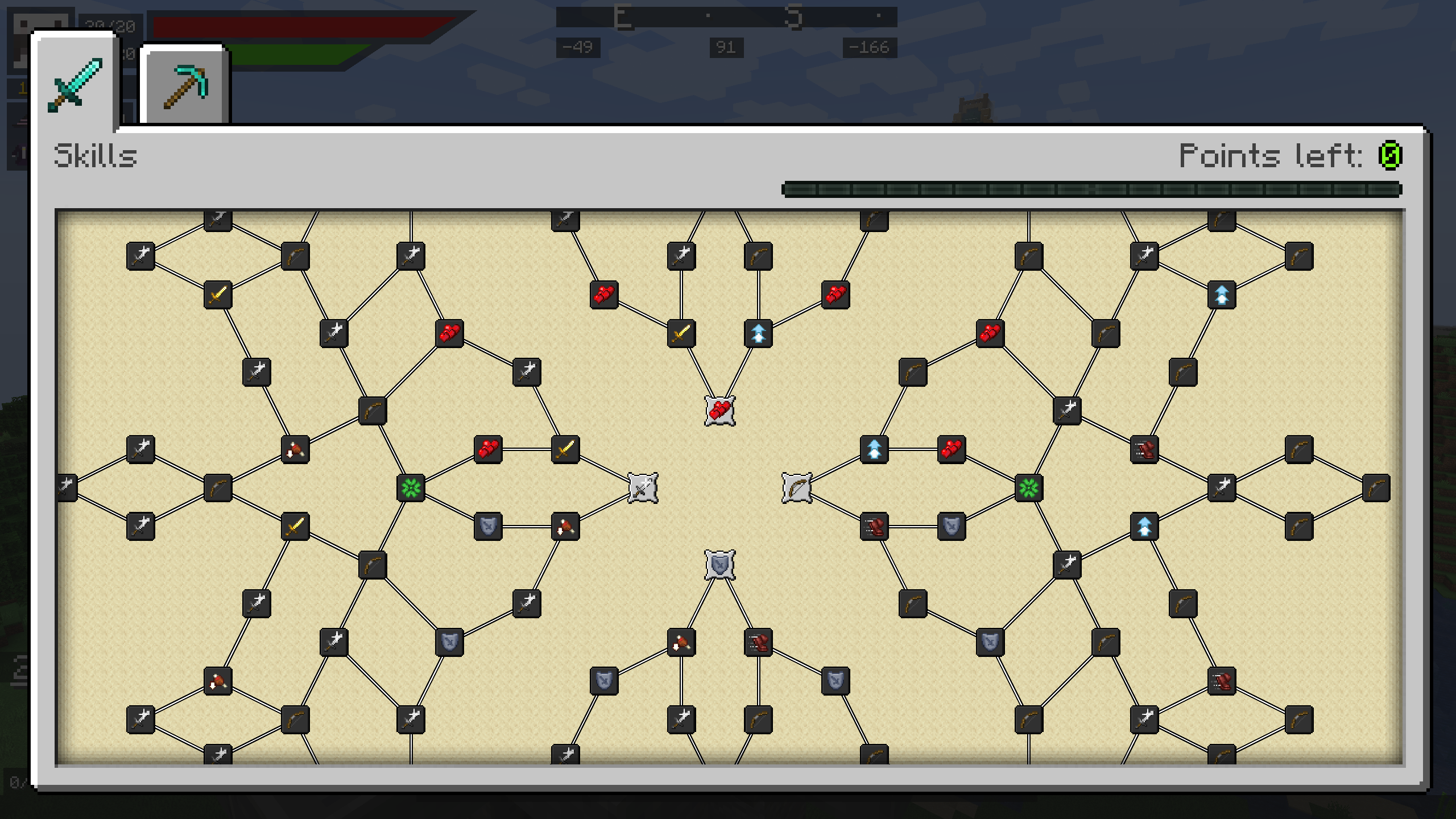Select a gray shield defense skill node

coord(489,527)
